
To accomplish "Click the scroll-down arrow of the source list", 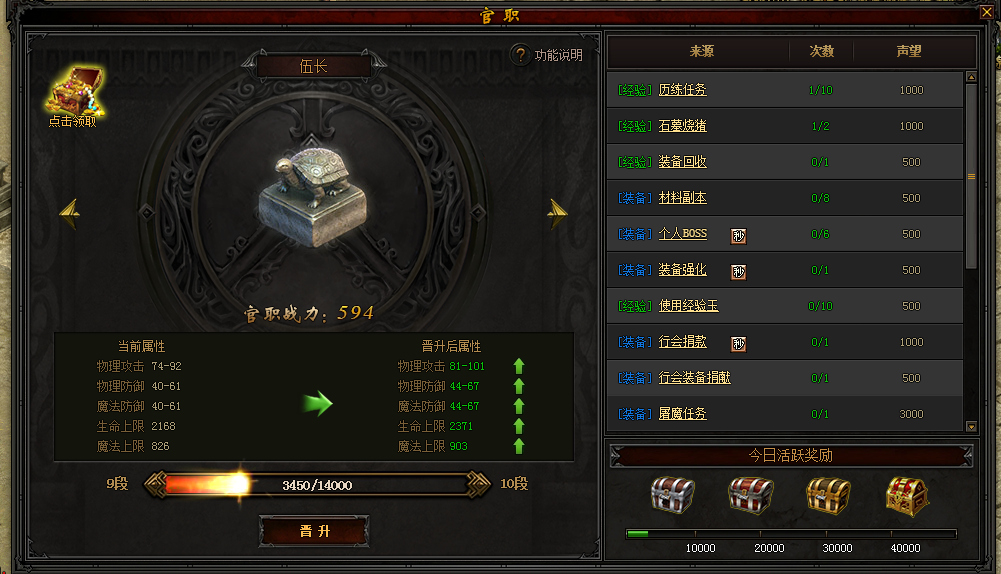I will point(971,426).
